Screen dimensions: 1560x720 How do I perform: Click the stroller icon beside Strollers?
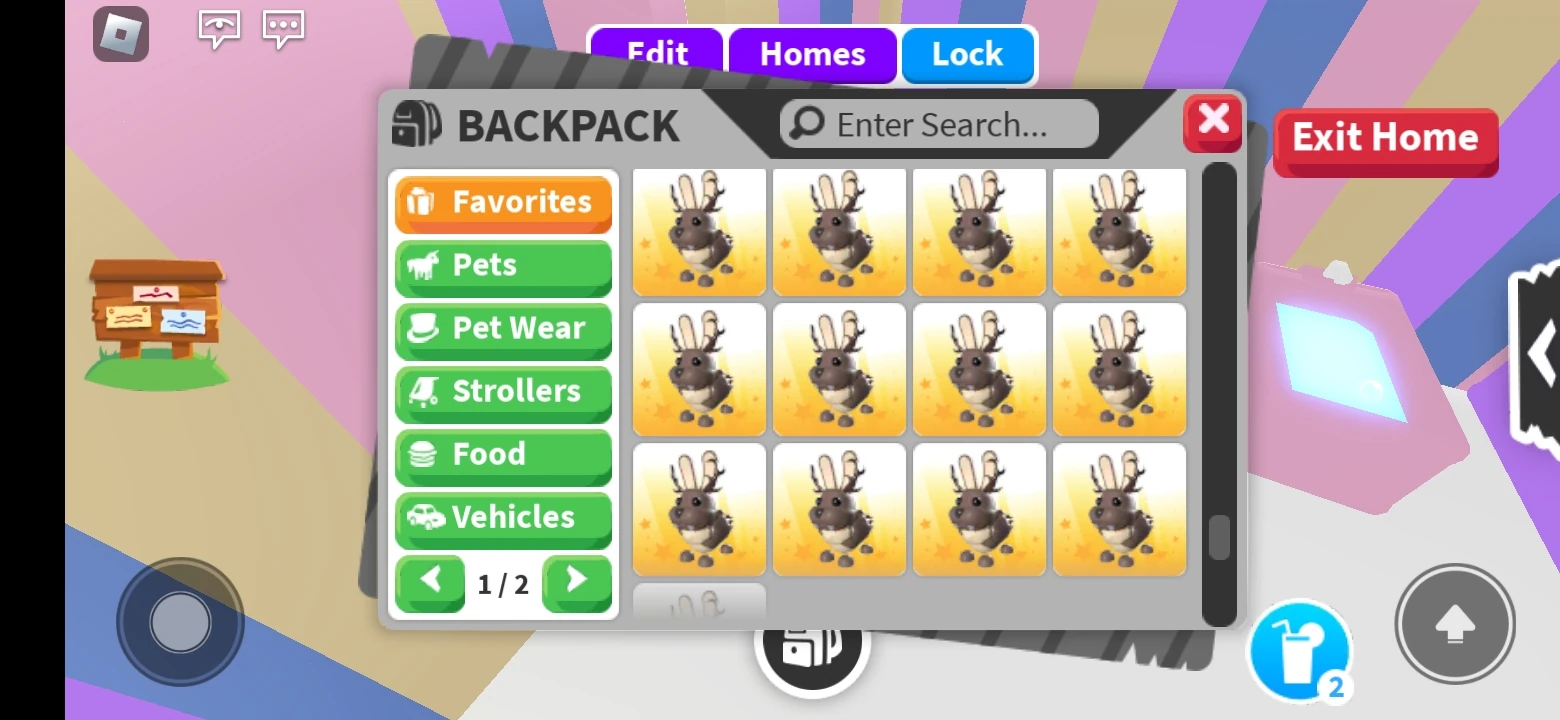[424, 391]
